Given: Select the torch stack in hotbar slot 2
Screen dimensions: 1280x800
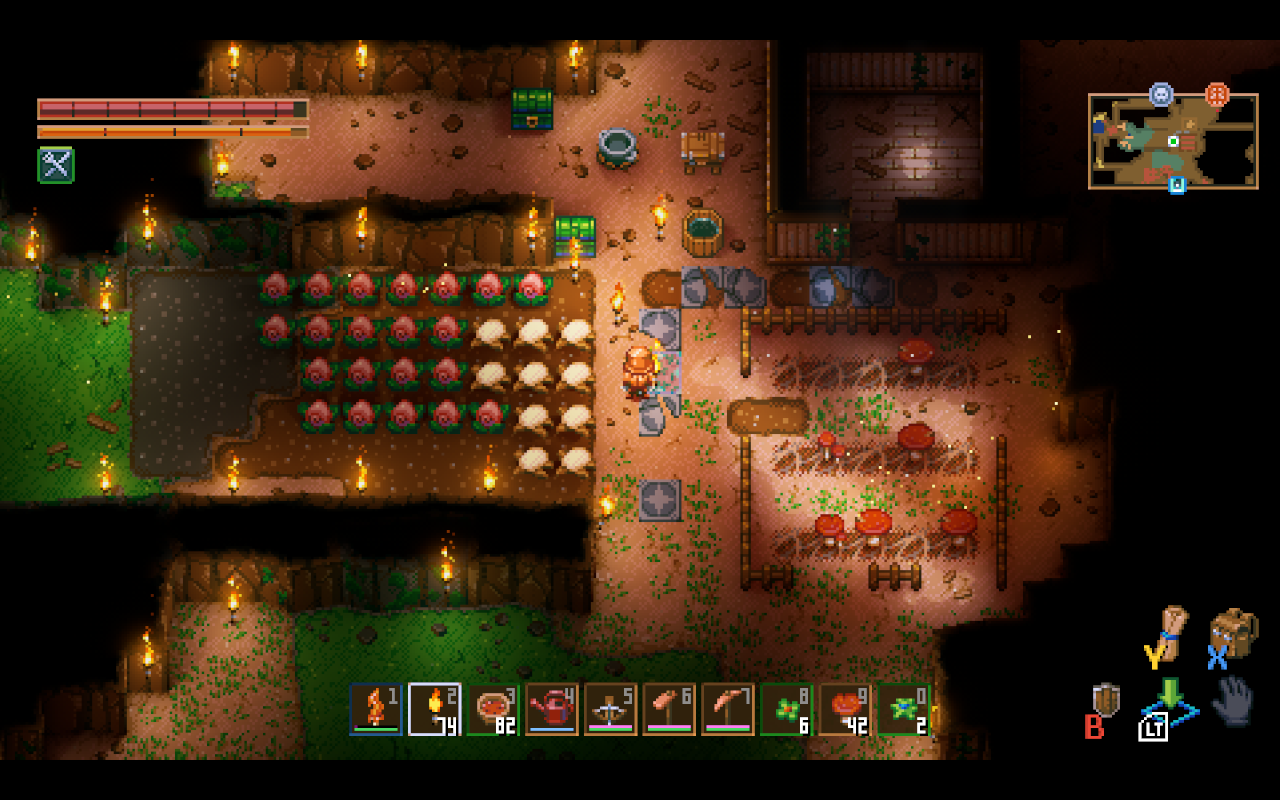Looking at the screenshot, I should tap(435, 709).
